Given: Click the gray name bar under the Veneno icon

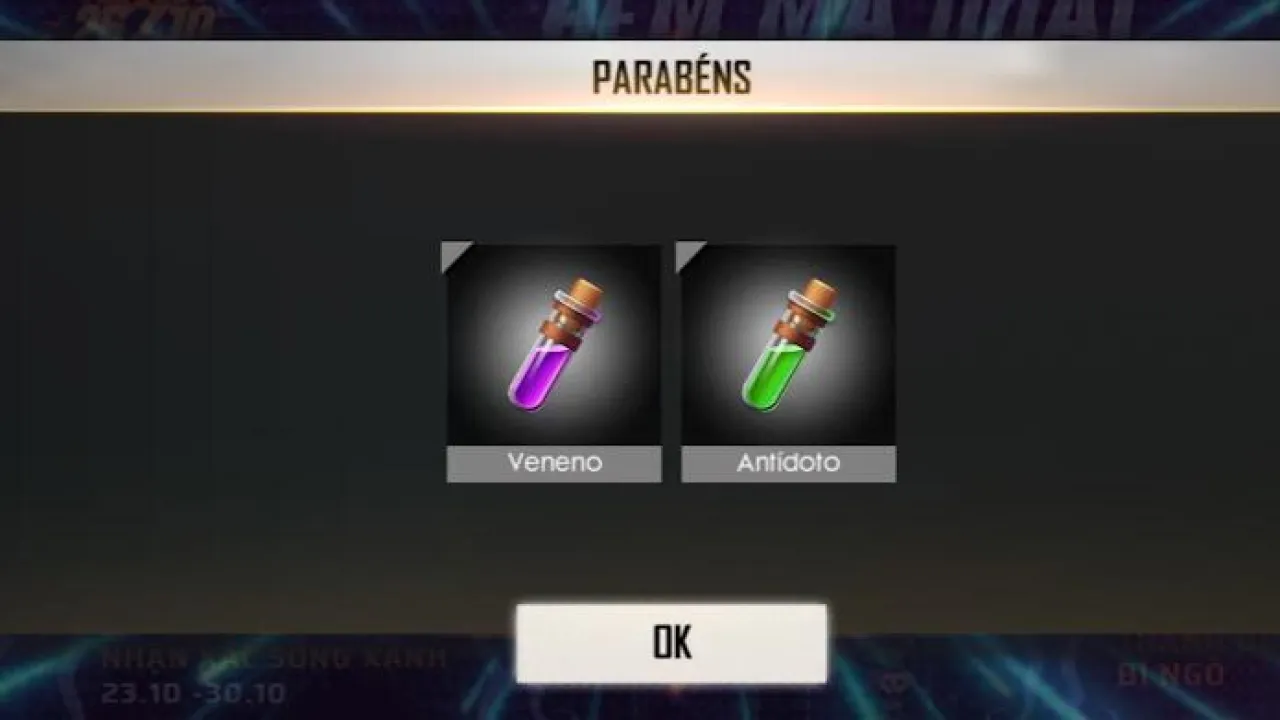Looking at the screenshot, I should click(x=552, y=463).
